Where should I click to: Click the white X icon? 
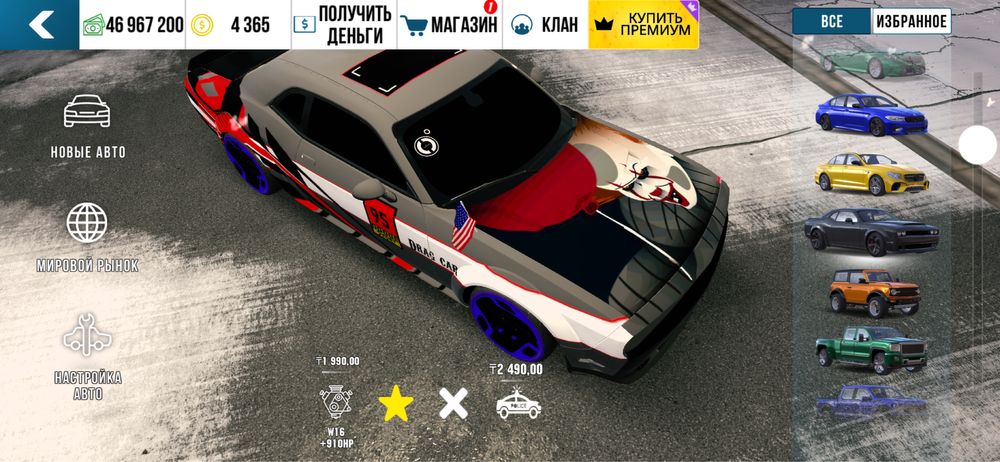[x=453, y=403]
